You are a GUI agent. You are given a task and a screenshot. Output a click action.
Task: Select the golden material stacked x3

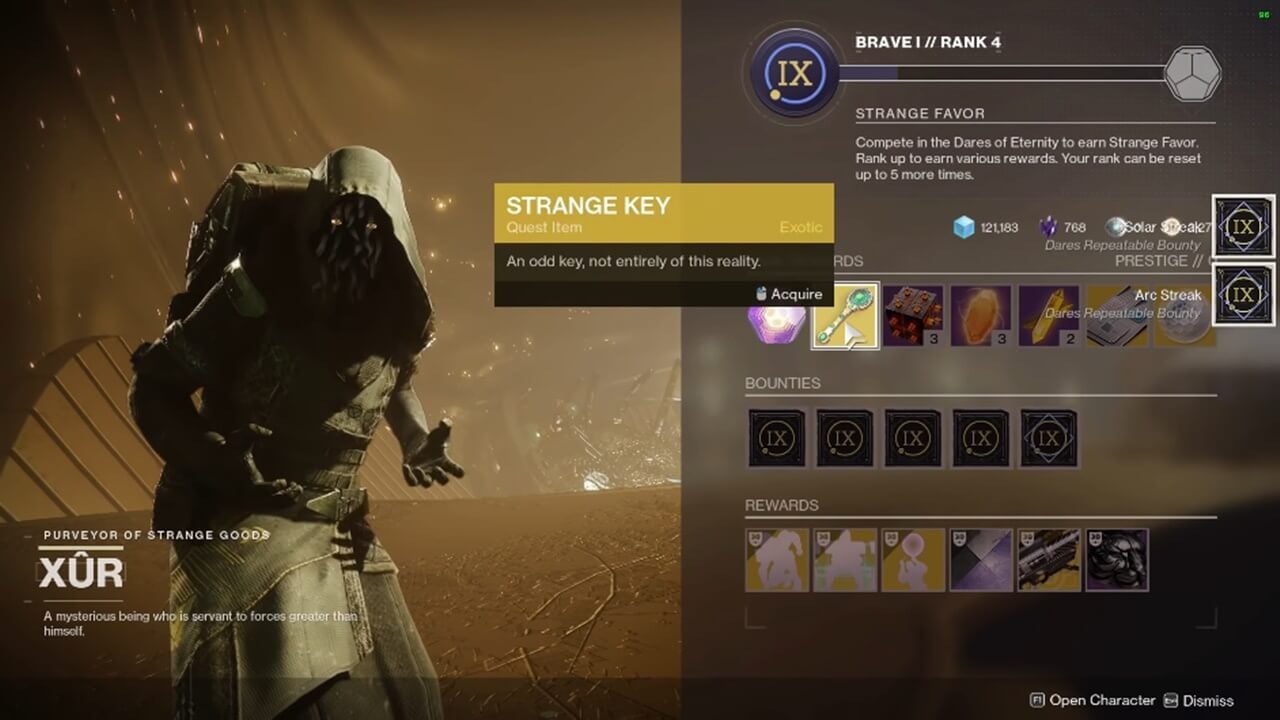[x=976, y=316]
